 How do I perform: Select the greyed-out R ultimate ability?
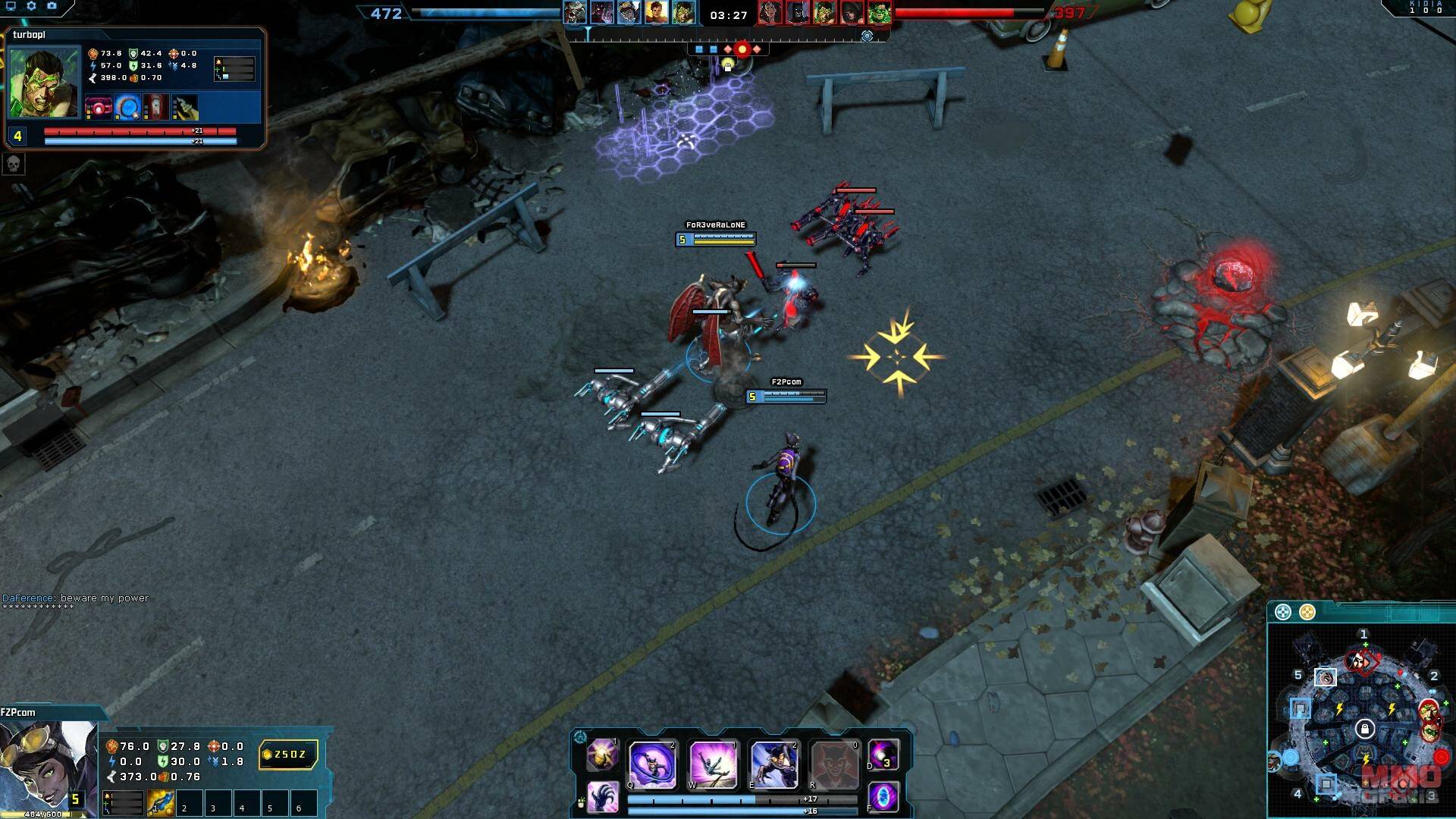[x=834, y=764]
